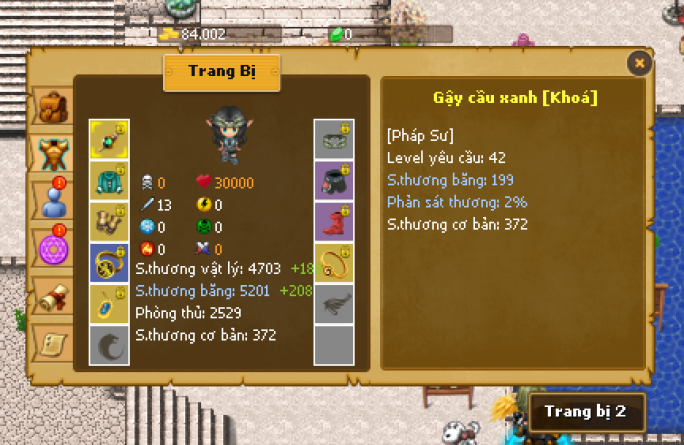Select the red boots equipment slot
Screen dimensions: 684x445
click(x=333, y=221)
